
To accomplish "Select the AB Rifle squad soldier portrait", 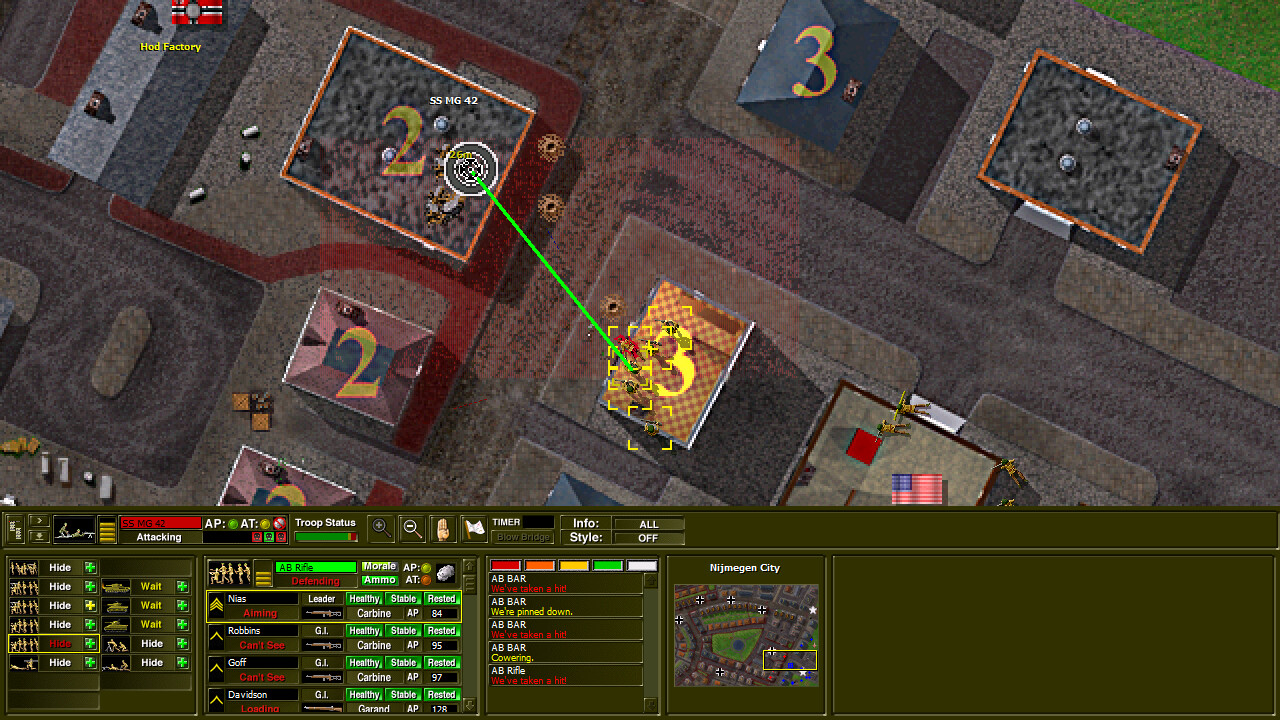I will (x=229, y=572).
